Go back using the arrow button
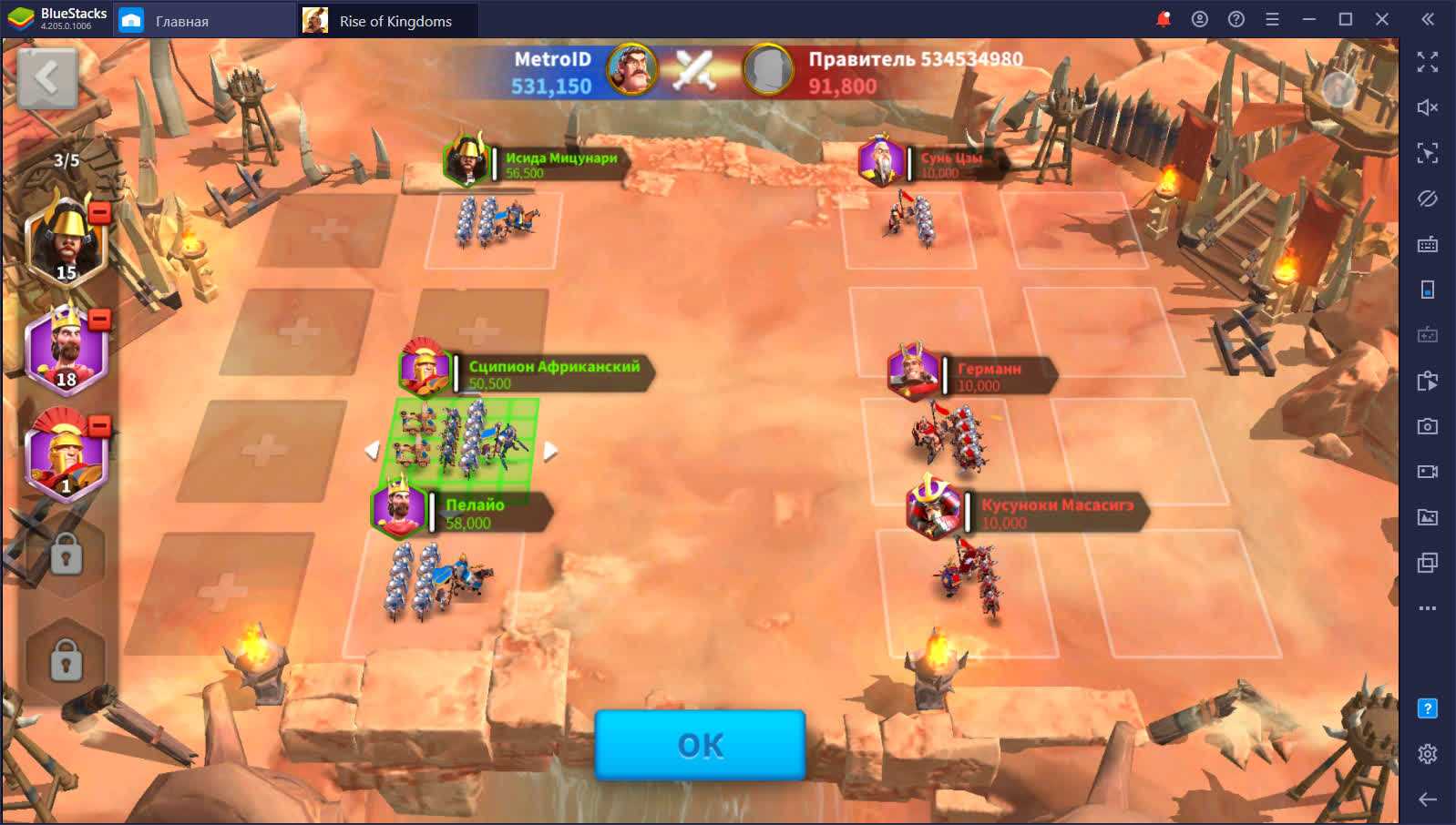This screenshot has height=825, width=1456. (x=46, y=78)
